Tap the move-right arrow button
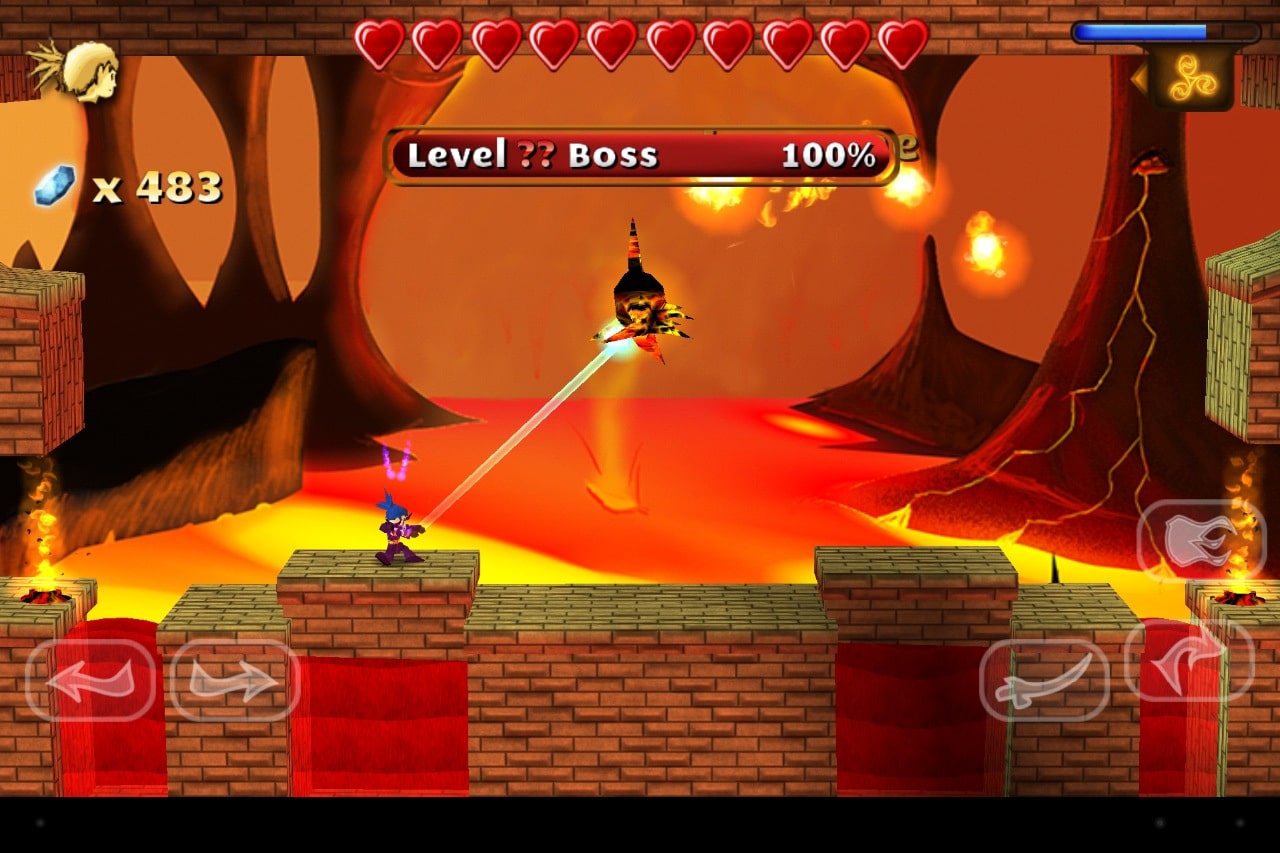1280x853 pixels. click(x=235, y=680)
